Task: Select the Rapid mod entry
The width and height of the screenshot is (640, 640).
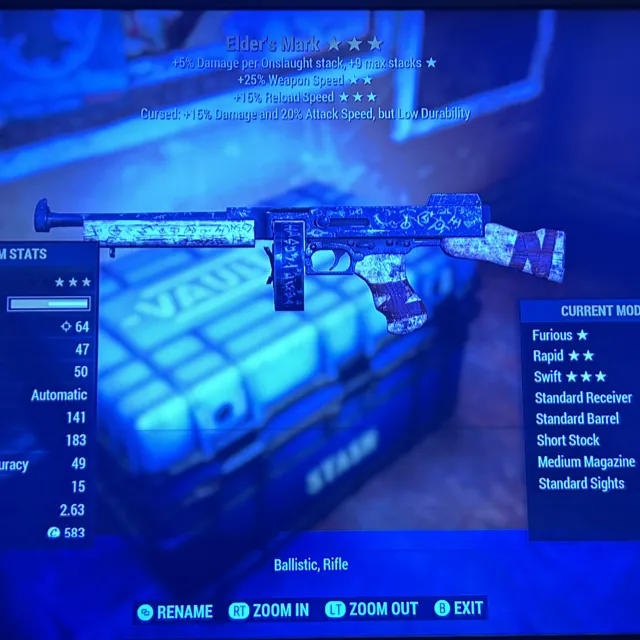Action: pos(566,356)
